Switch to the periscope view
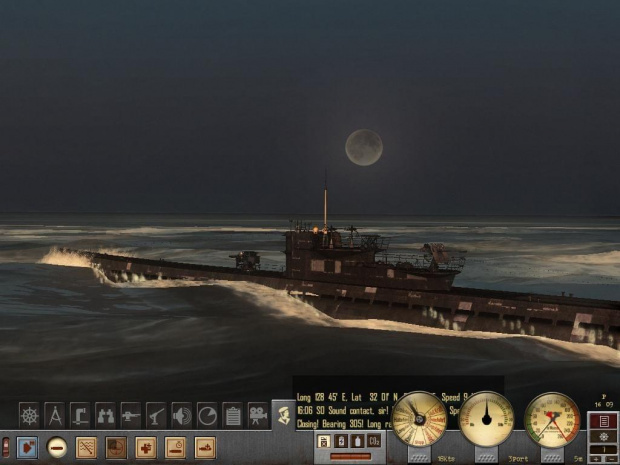 pyautogui.click(x=80, y=415)
